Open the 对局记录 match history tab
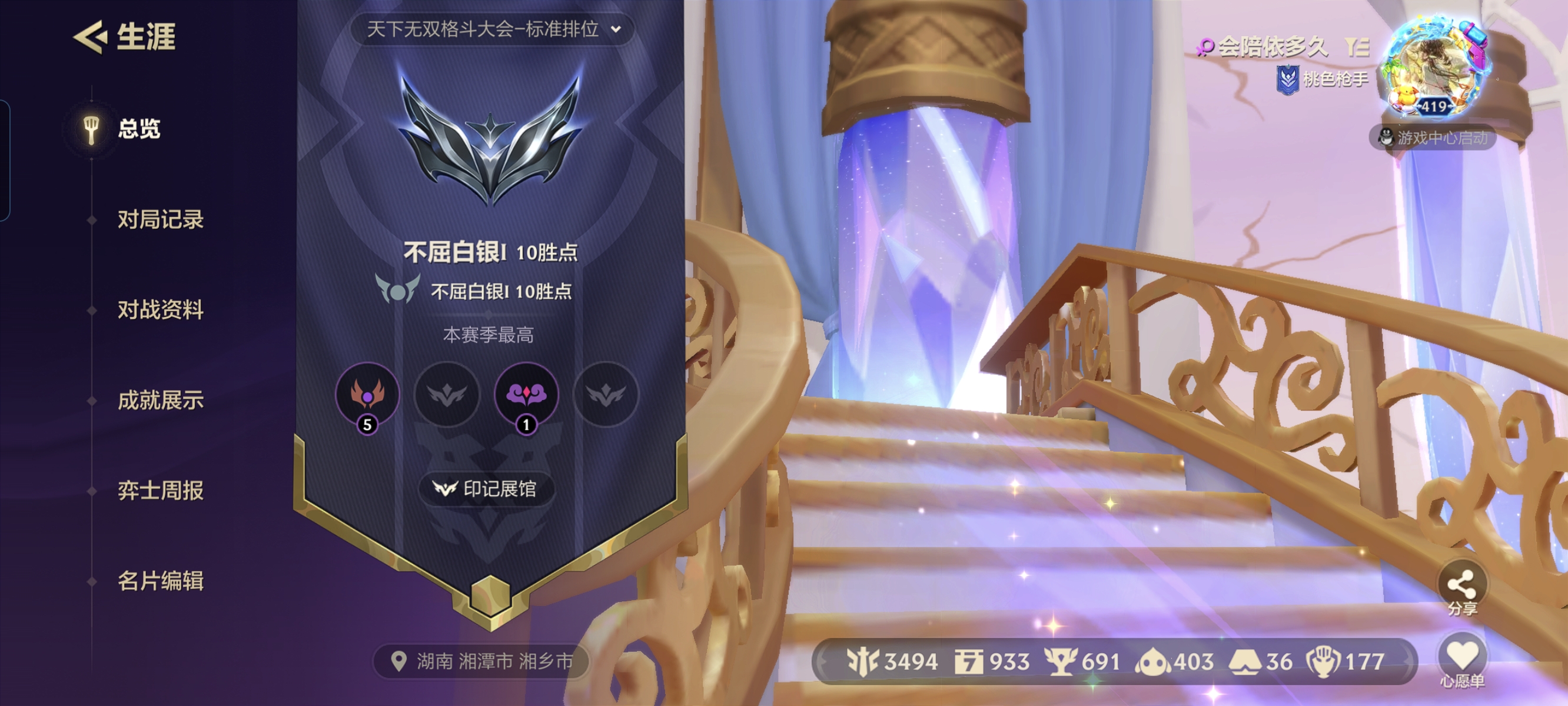 click(160, 219)
